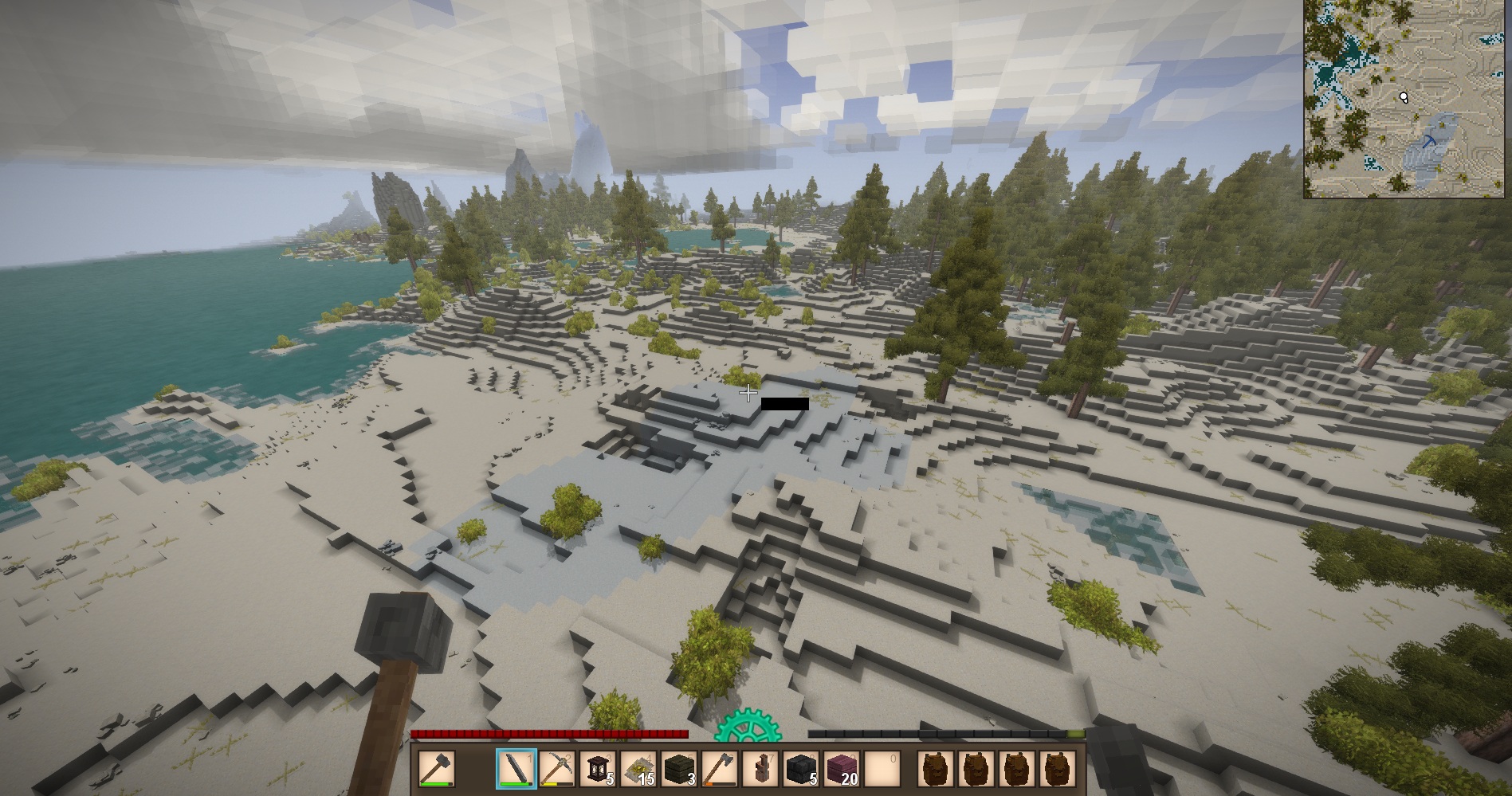Viewport: 1512px width, 796px height.
Task: Choose the black block stack of 5
Action: click(x=802, y=769)
